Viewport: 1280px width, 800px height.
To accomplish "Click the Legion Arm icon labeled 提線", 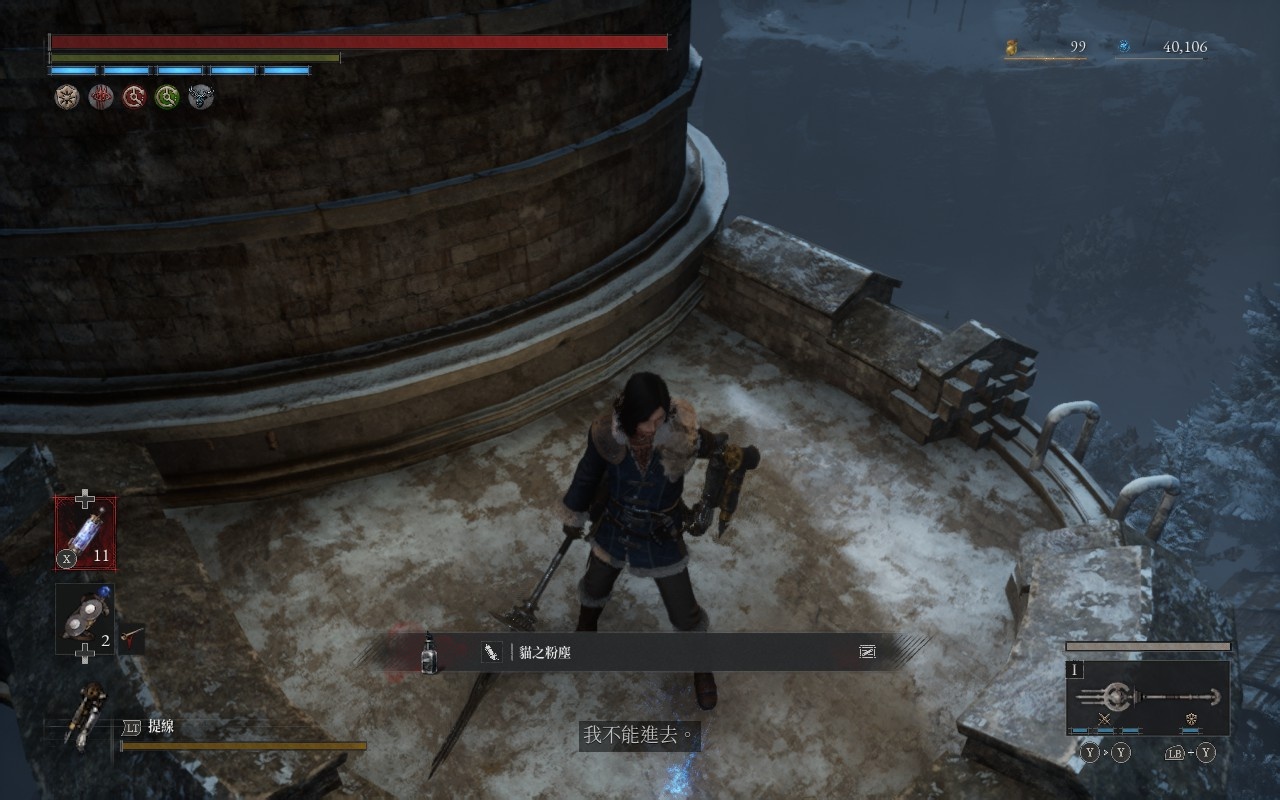I will coord(84,714).
